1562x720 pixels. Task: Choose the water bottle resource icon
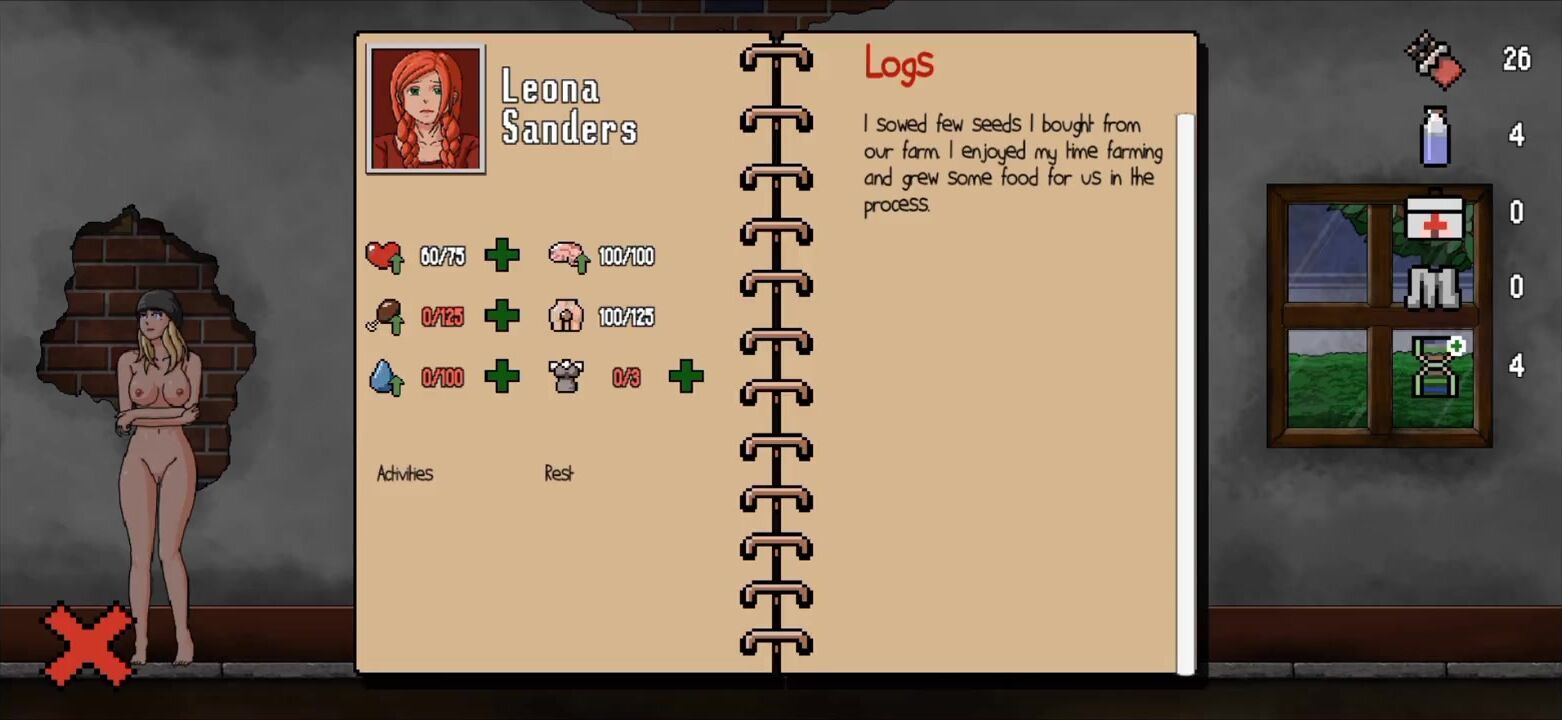1435,135
